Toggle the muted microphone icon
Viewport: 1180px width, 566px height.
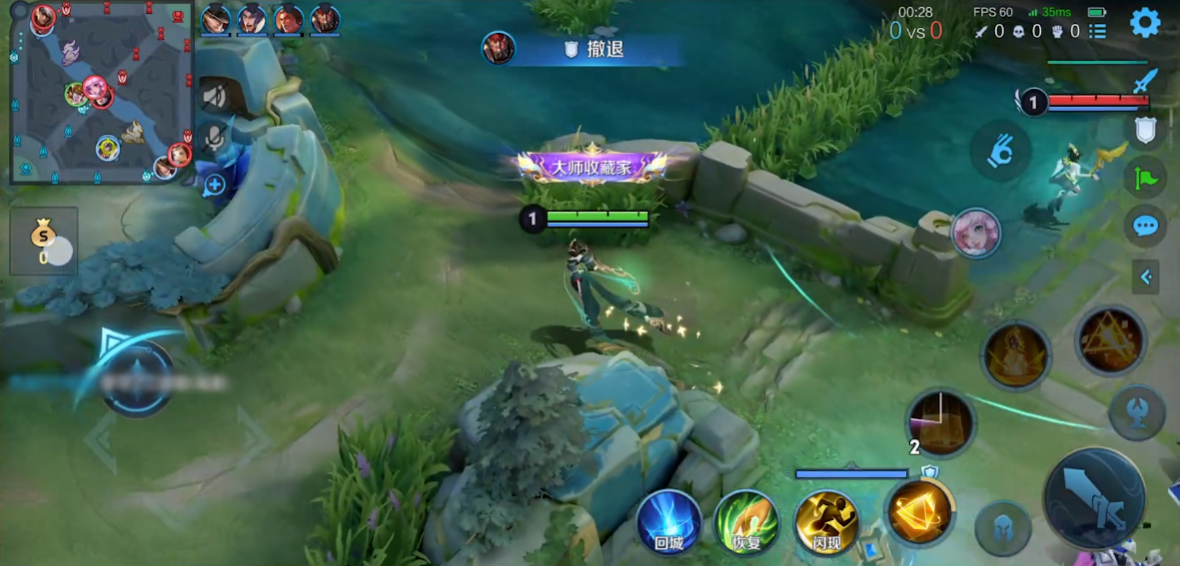tap(214, 138)
